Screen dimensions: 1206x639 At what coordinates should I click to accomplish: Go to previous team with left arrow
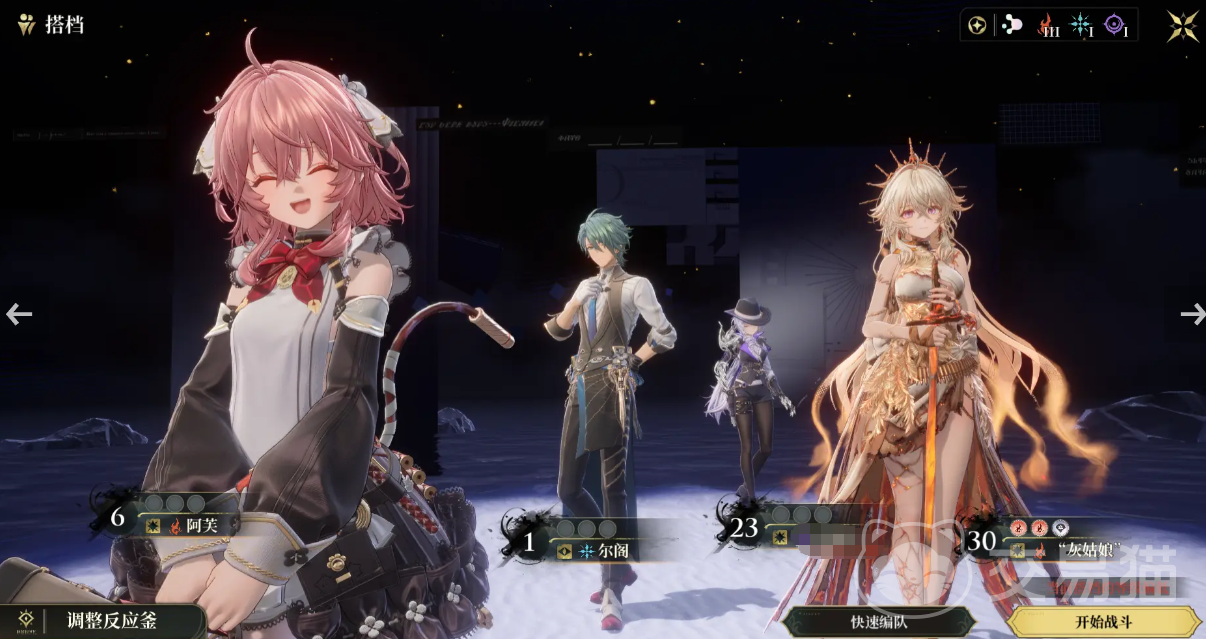[19, 314]
